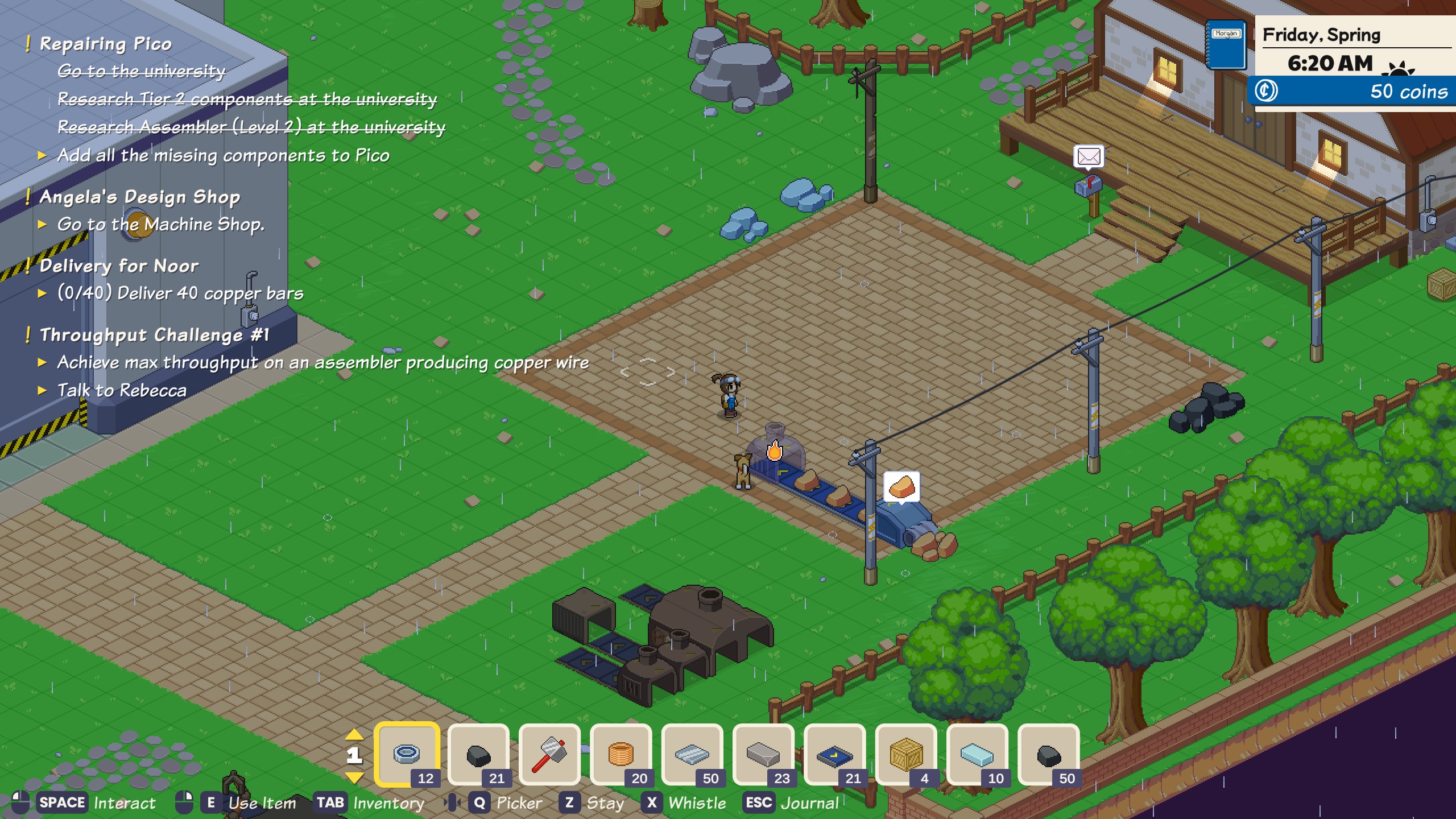Select the copper wire coil slot
The image size is (1456, 819).
(621, 755)
